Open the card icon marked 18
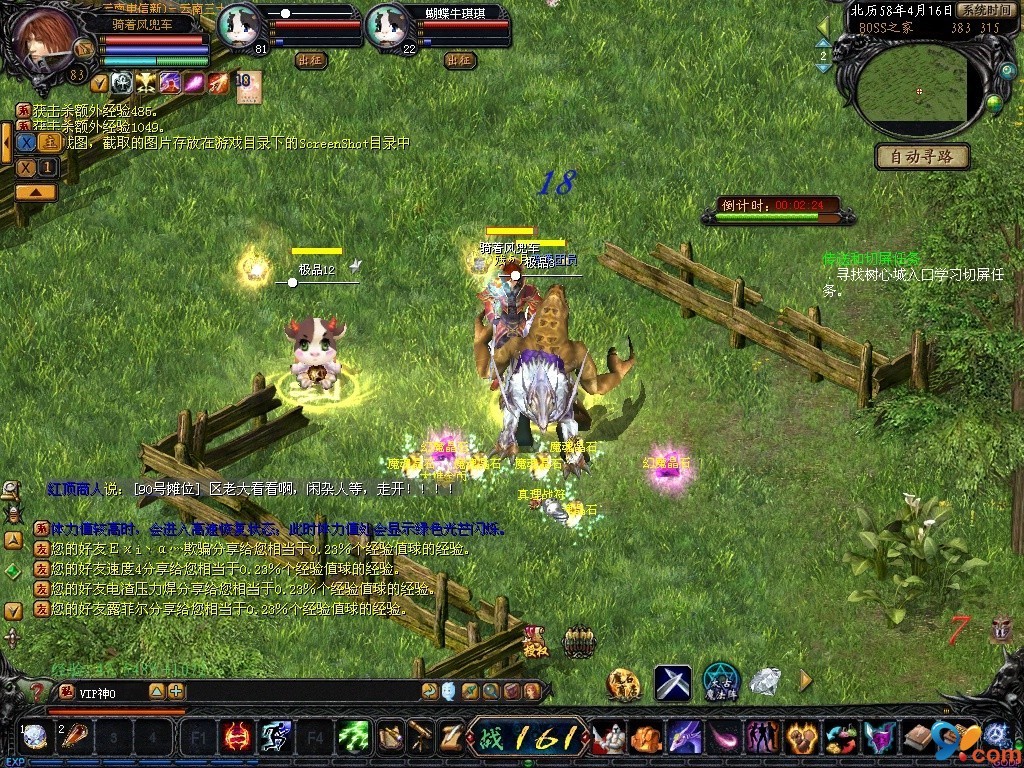This screenshot has width=1024, height=768. pos(247,82)
